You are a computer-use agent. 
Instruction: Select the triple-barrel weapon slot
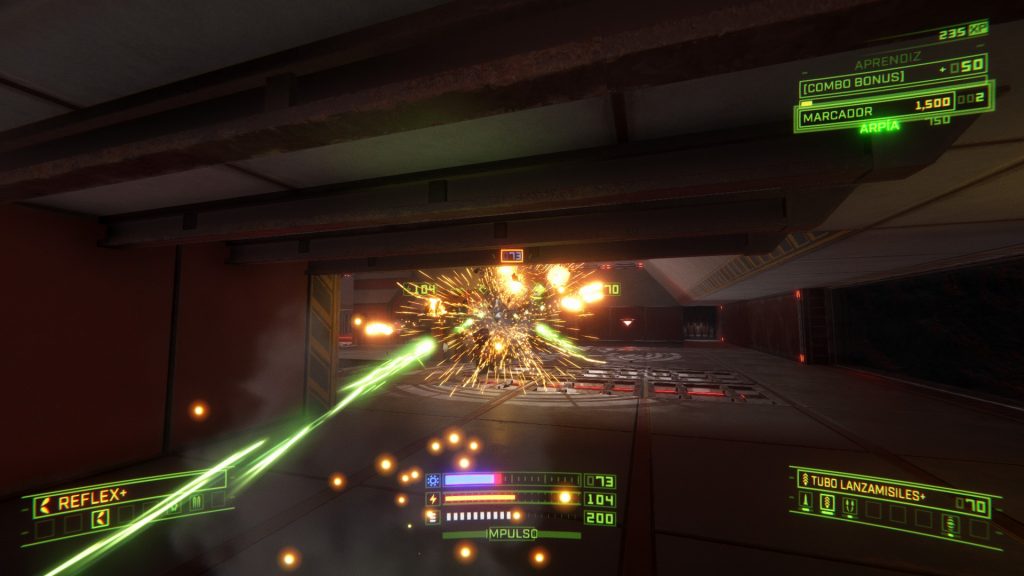click(194, 501)
